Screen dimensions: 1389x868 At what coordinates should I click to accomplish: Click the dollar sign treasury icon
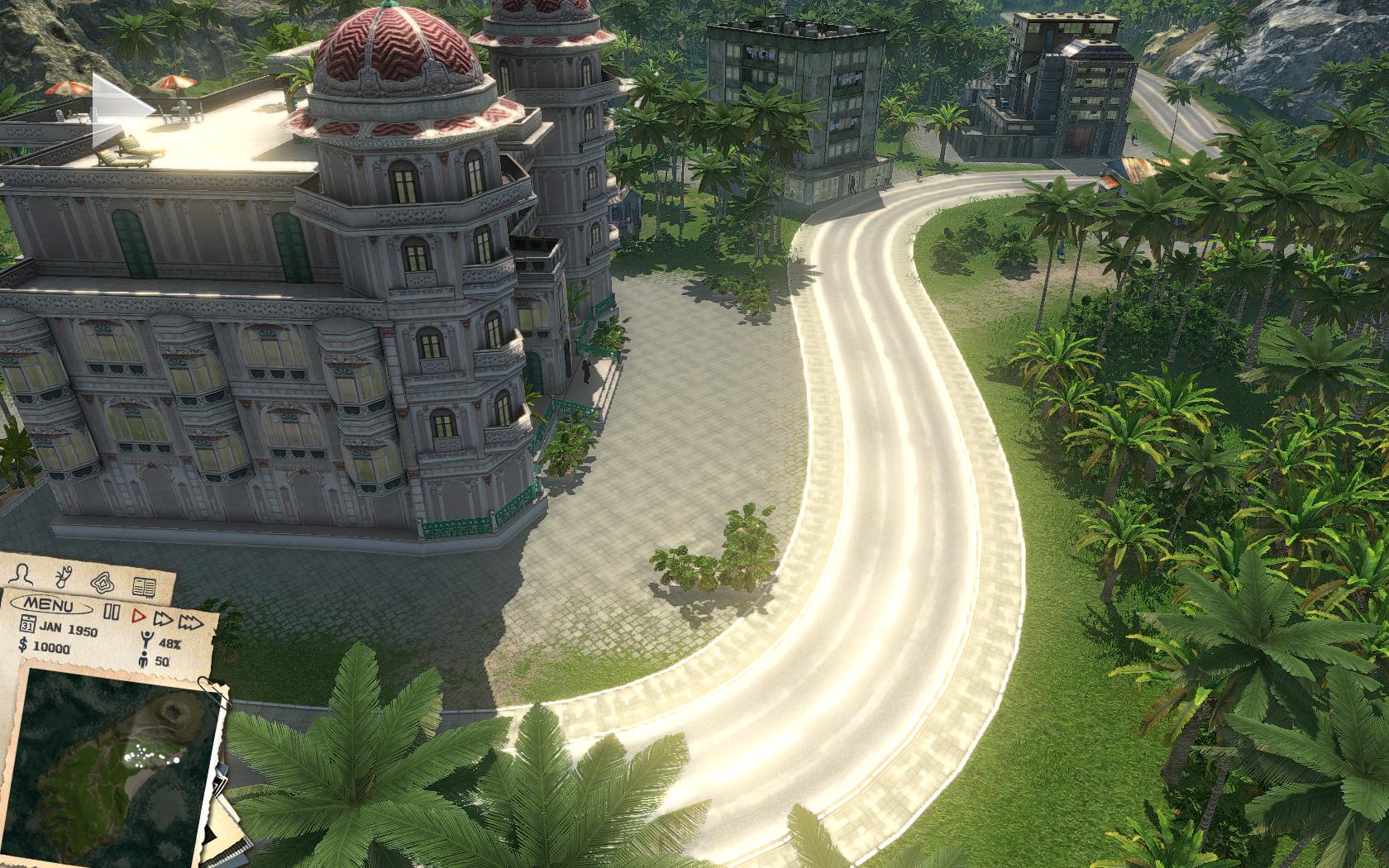(x=23, y=644)
